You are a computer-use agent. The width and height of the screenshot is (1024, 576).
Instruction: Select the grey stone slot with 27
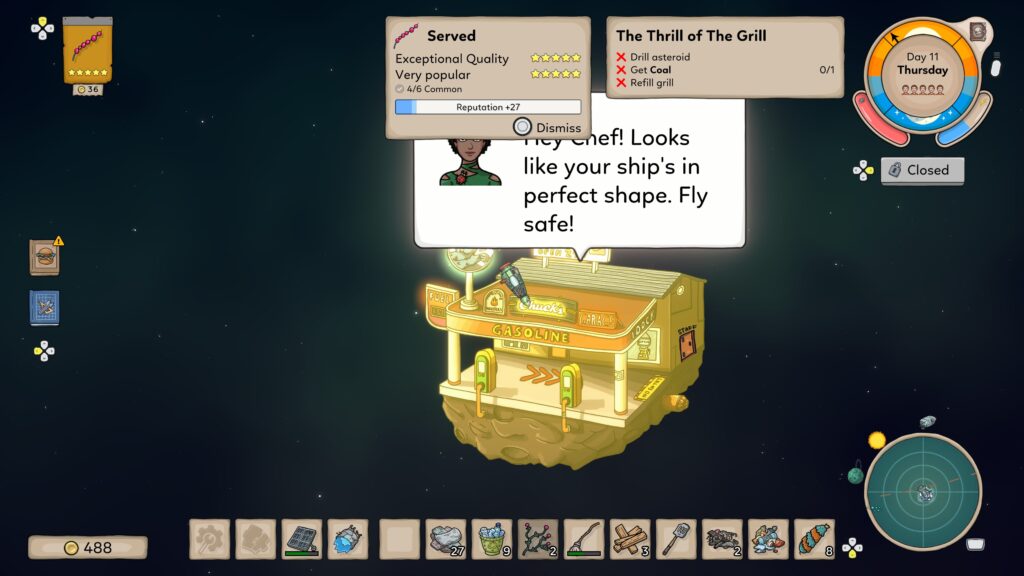pos(445,539)
